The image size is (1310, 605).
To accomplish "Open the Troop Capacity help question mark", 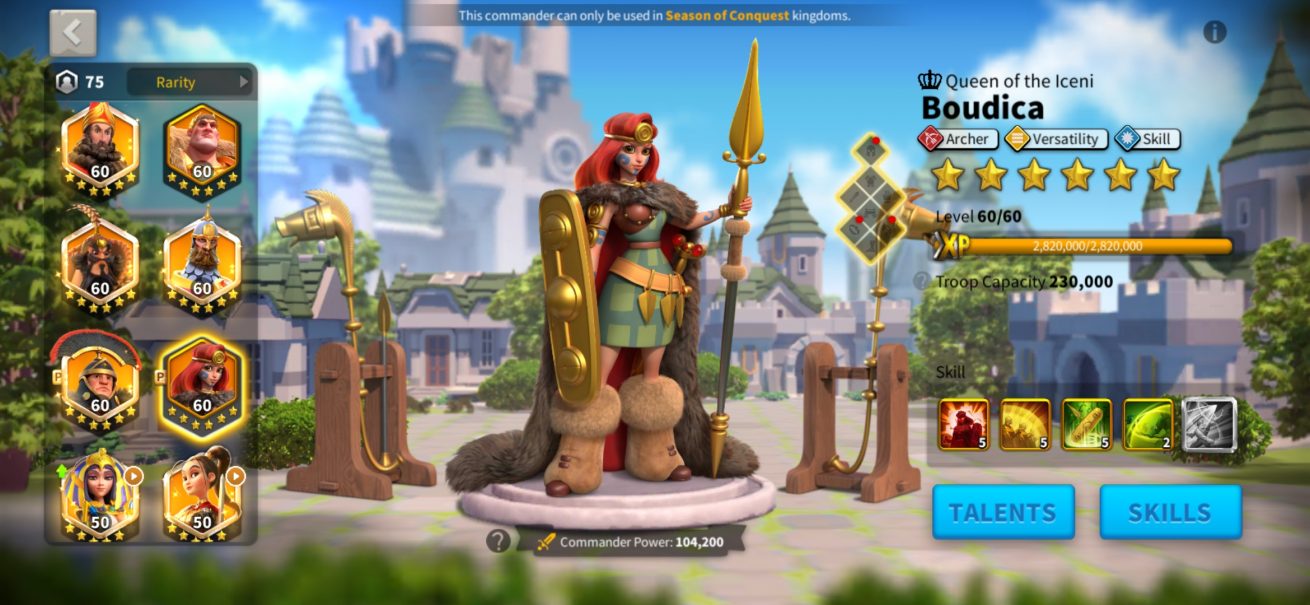I will [921, 282].
